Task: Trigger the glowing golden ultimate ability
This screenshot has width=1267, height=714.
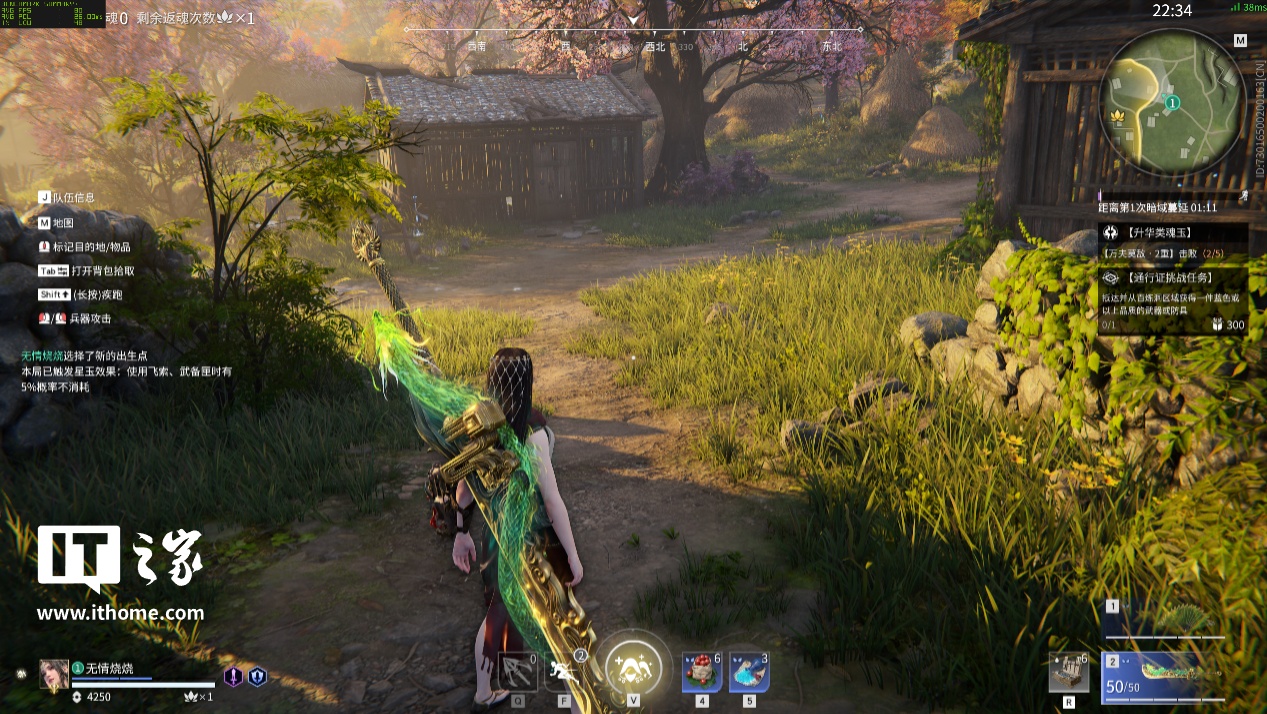Action: tap(633, 664)
